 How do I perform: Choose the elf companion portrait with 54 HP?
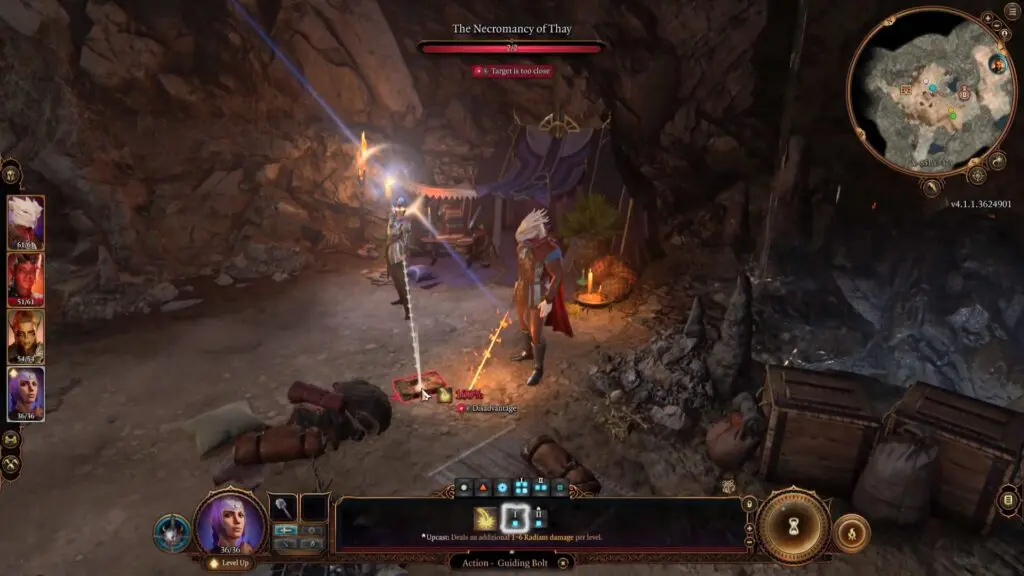(25, 335)
